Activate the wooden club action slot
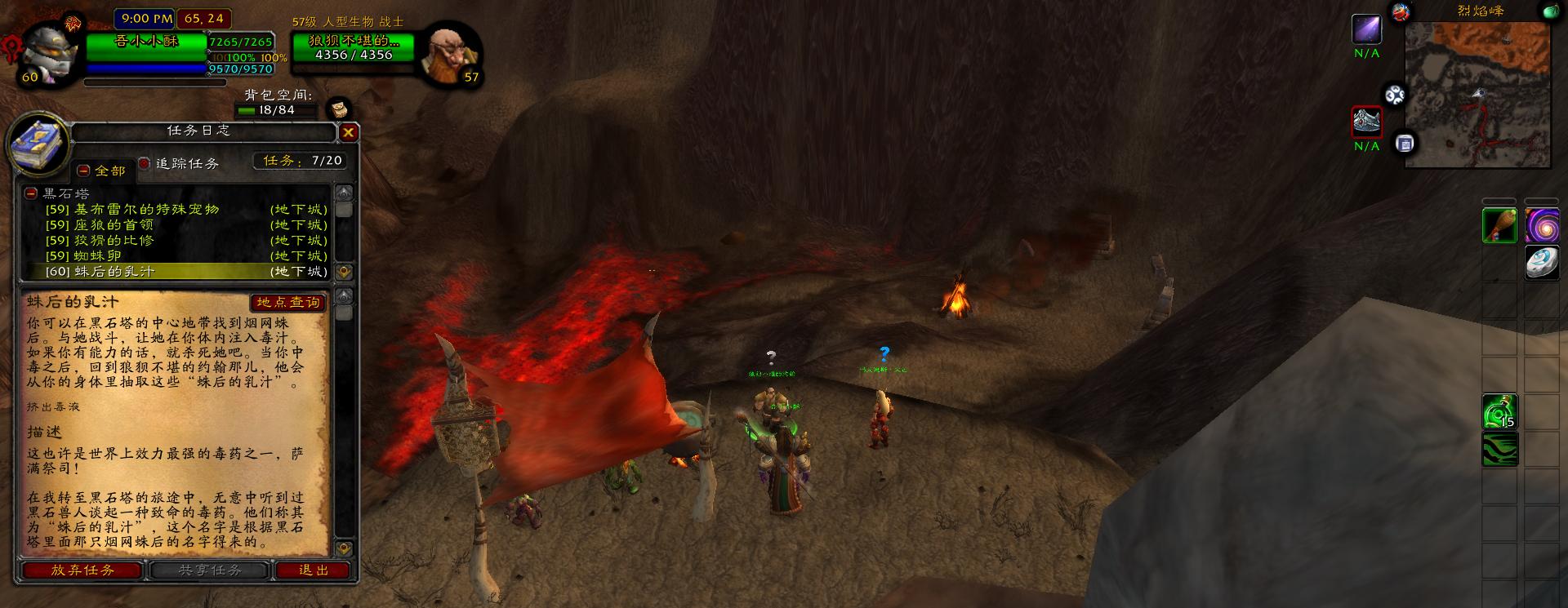 pos(1500,225)
